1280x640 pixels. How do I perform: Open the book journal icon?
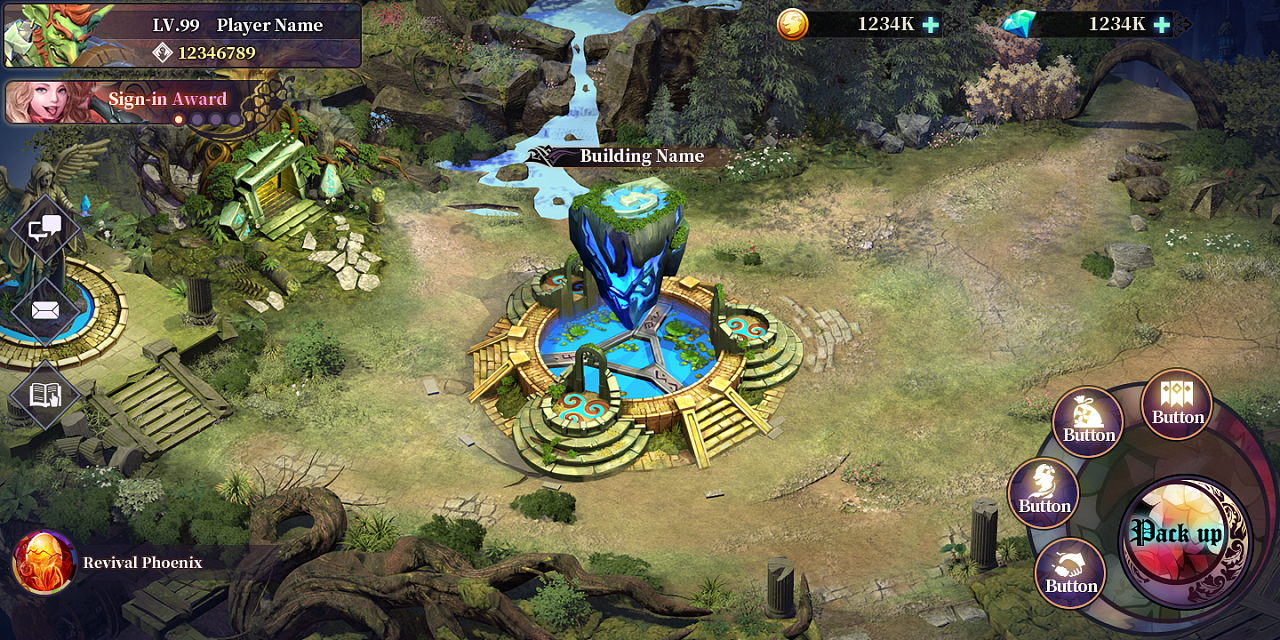pyautogui.click(x=45, y=394)
